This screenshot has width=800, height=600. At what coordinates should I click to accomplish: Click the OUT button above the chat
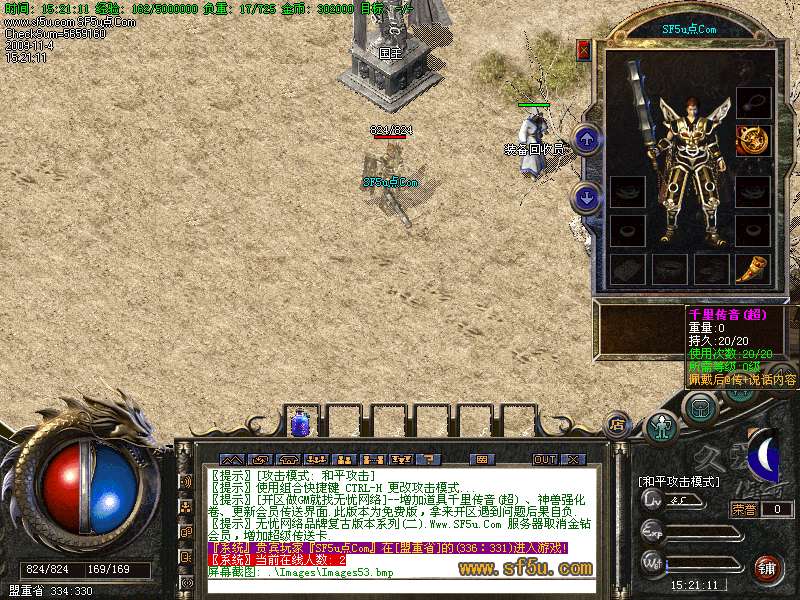click(544, 459)
